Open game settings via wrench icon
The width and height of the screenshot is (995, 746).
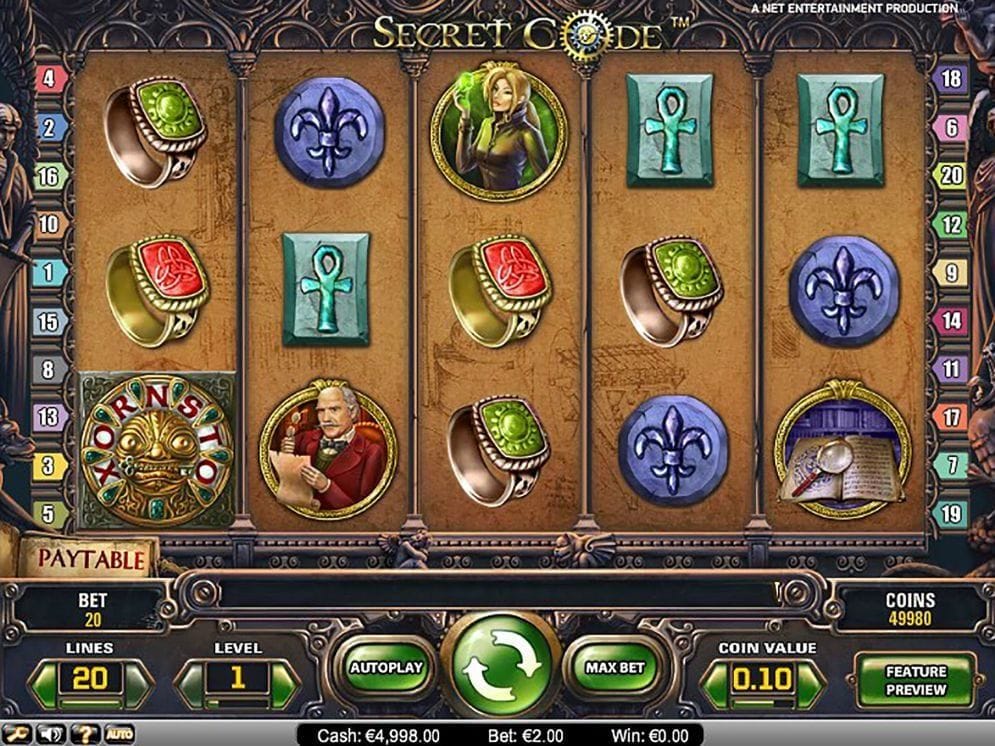[x=17, y=735]
